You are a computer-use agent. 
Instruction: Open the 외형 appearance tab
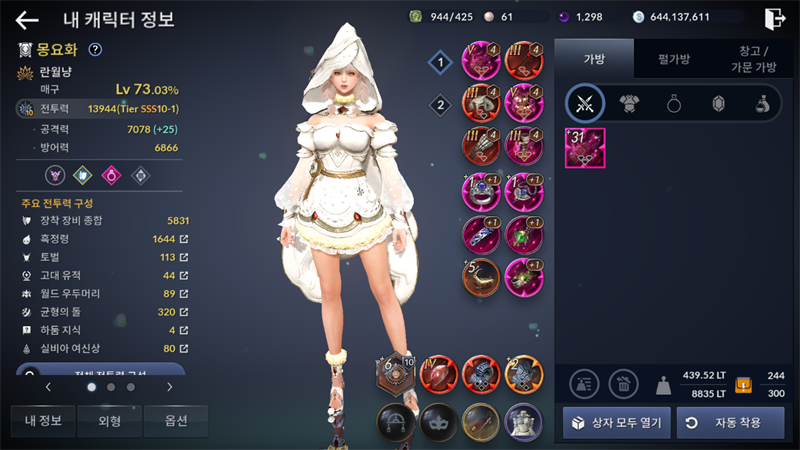(109, 421)
